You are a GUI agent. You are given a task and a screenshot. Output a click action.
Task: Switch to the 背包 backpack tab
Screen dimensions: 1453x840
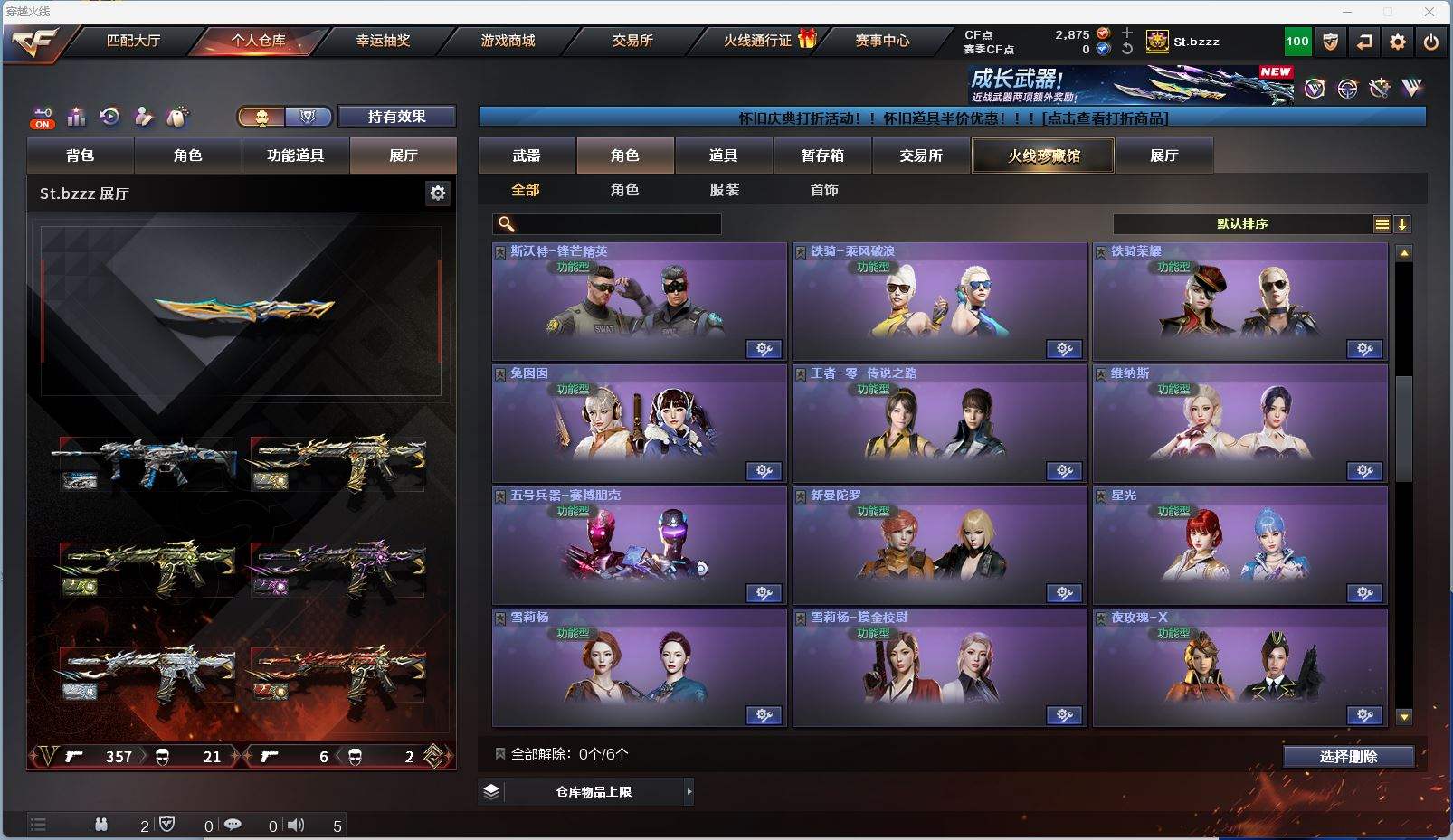(x=81, y=156)
